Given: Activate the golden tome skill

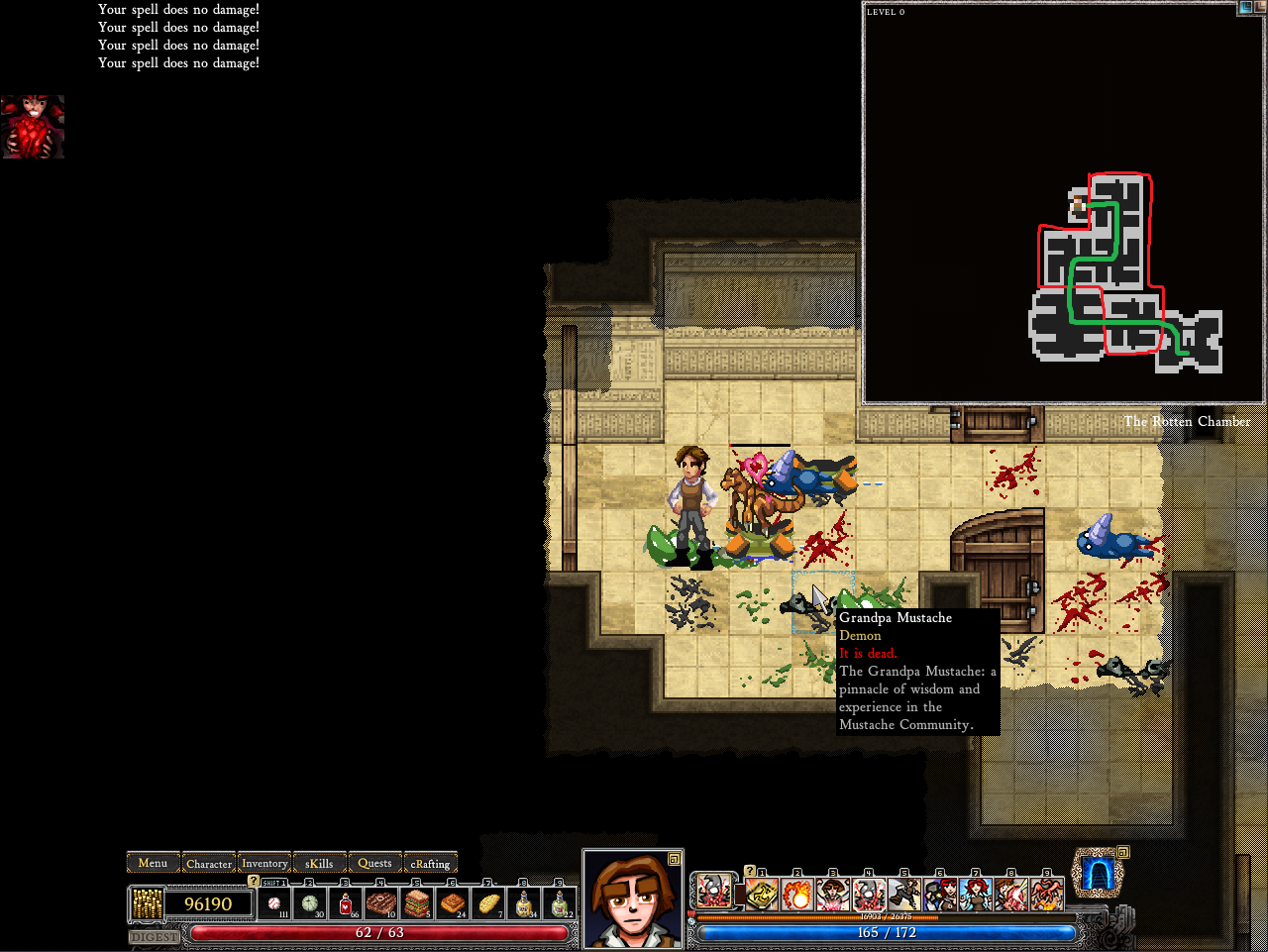Looking at the screenshot, I should [761, 895].
